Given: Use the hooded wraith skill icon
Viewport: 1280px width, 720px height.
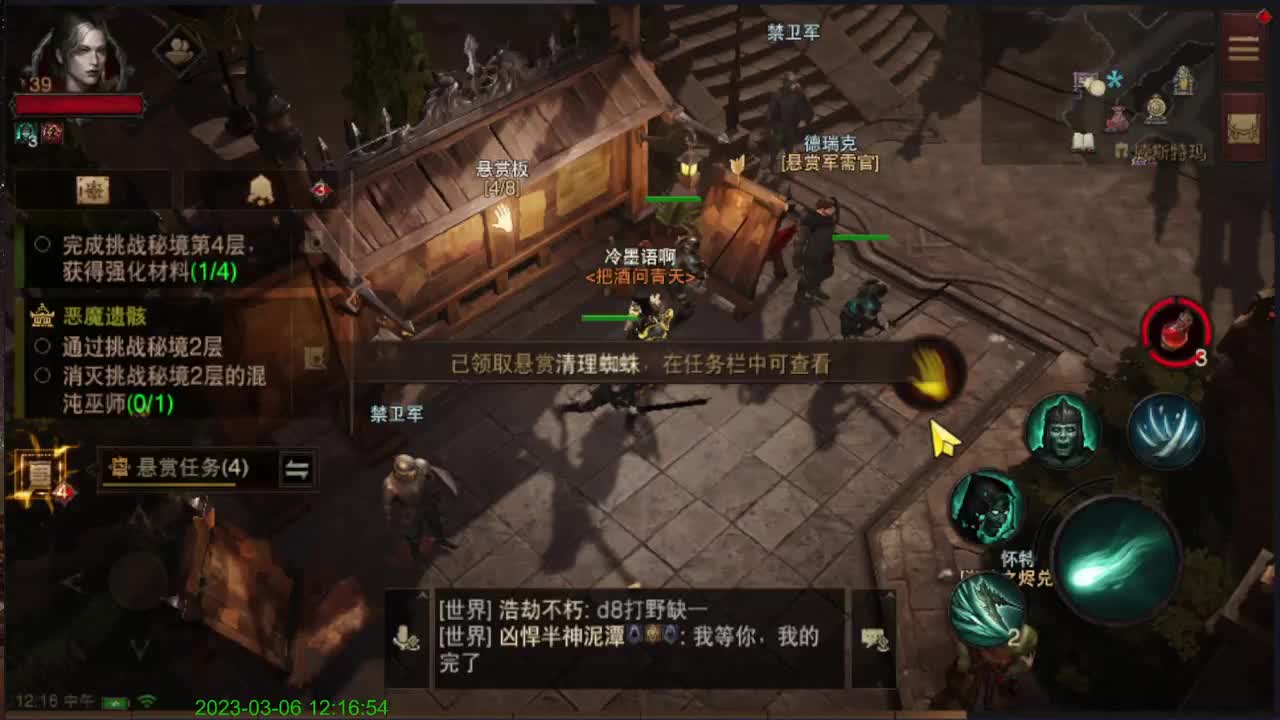Looking at the screenshot, I should coord(981,509).
